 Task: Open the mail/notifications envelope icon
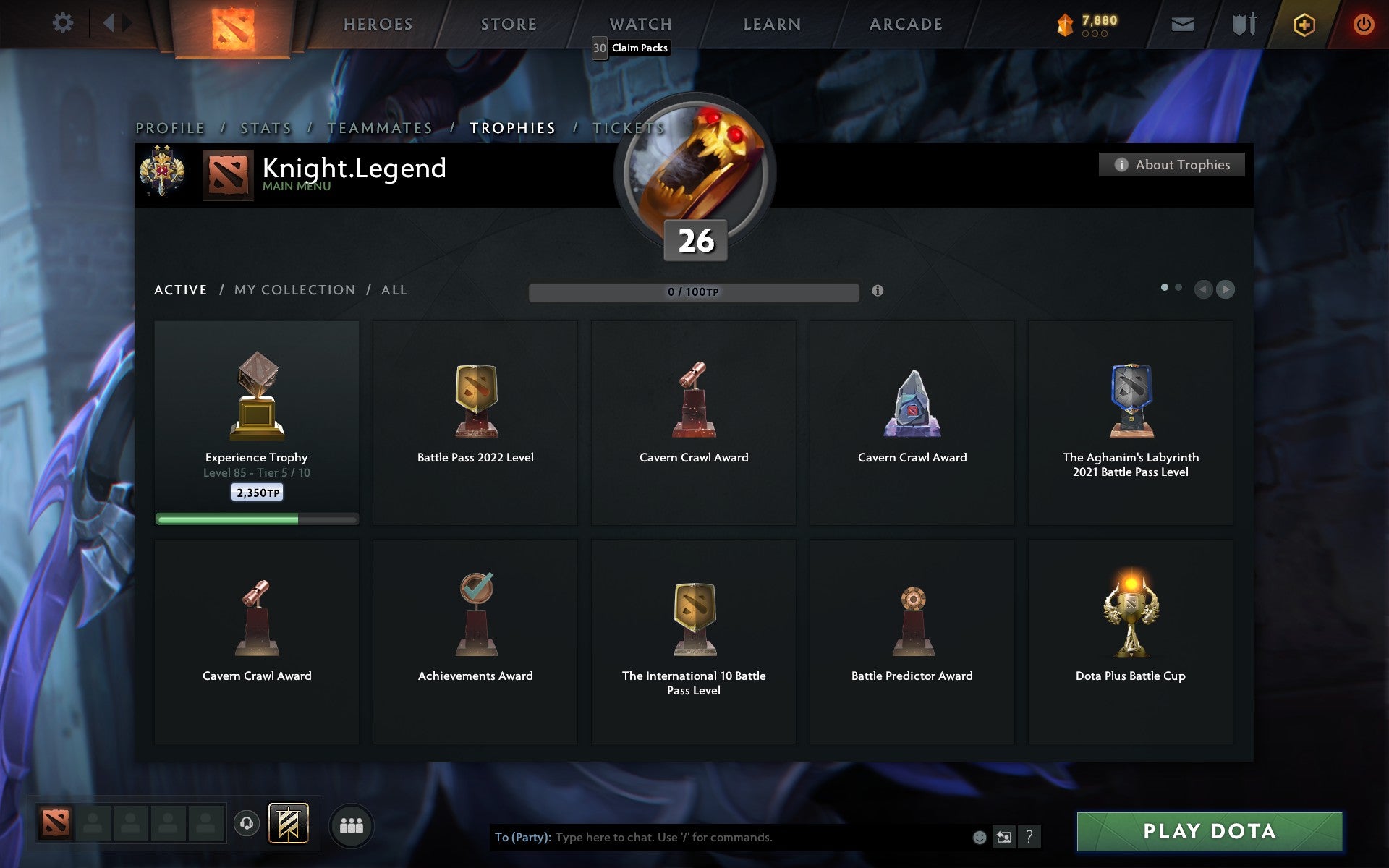point(1182,23)
